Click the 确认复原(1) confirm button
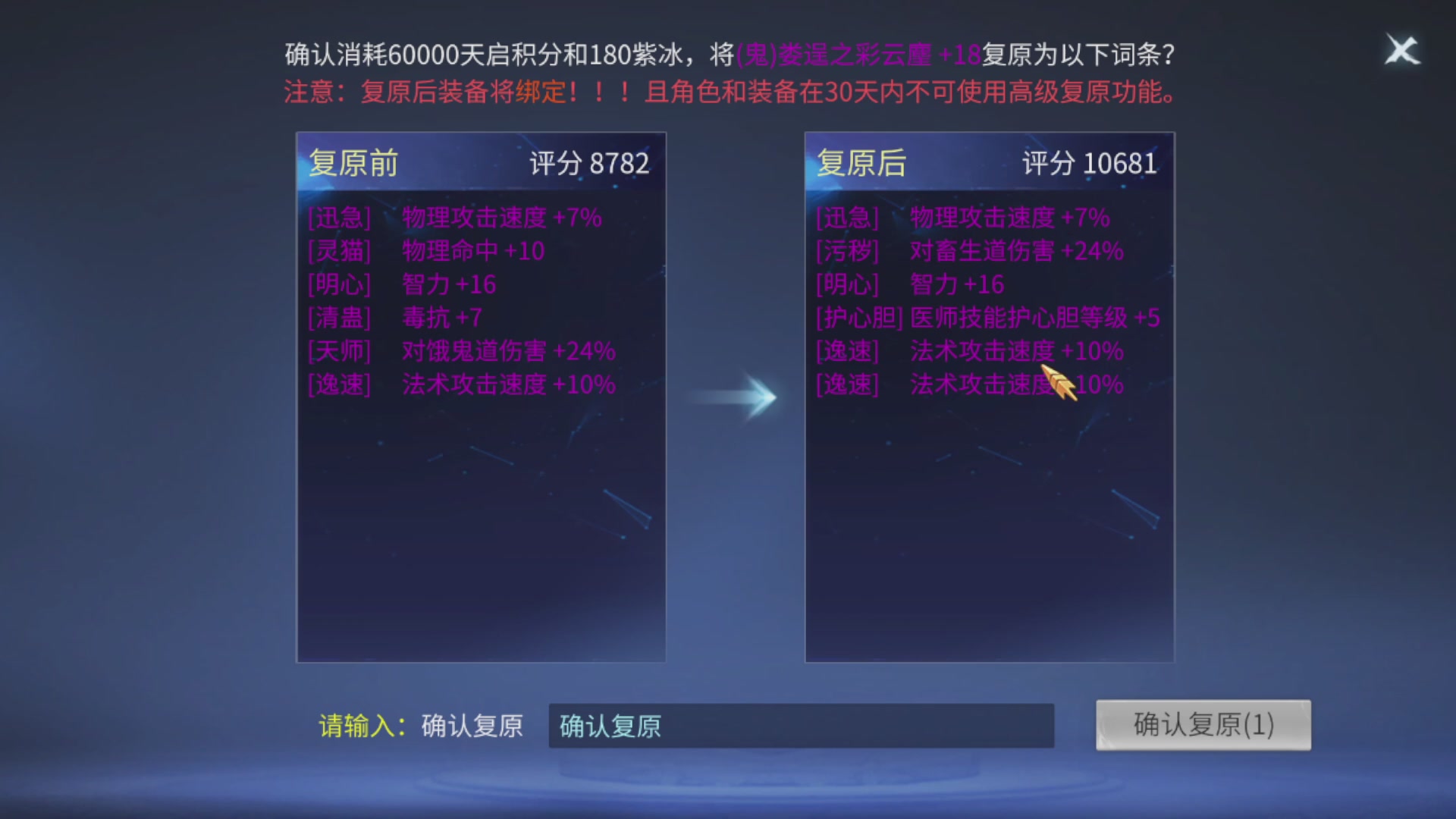This screenshot has height=819, width=1456. [1203, 725]
